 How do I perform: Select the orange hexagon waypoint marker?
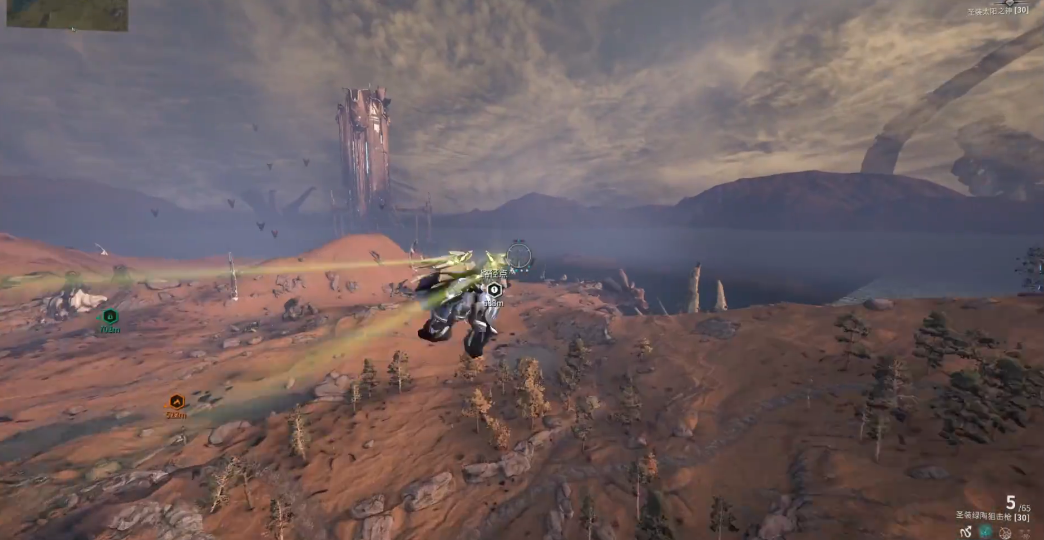[176, 402]
